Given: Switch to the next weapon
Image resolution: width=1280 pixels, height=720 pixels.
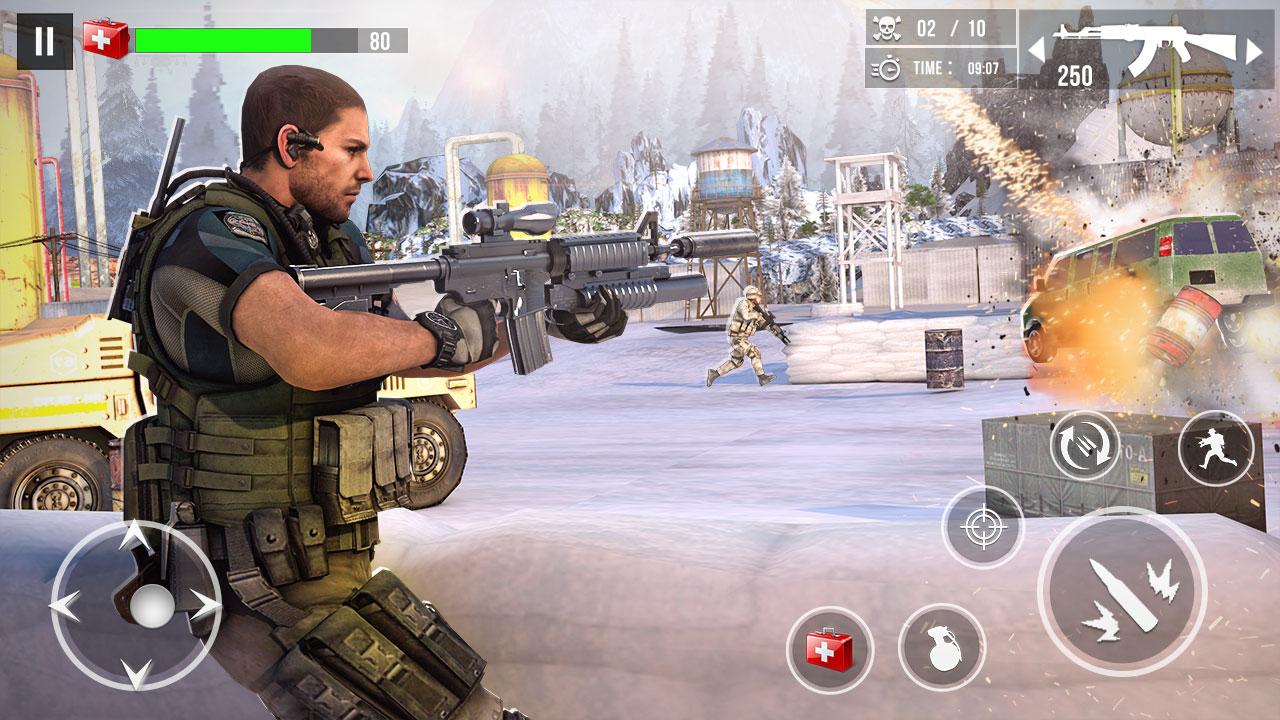Looking at the screenshot, I should (x=1253, y=50).
